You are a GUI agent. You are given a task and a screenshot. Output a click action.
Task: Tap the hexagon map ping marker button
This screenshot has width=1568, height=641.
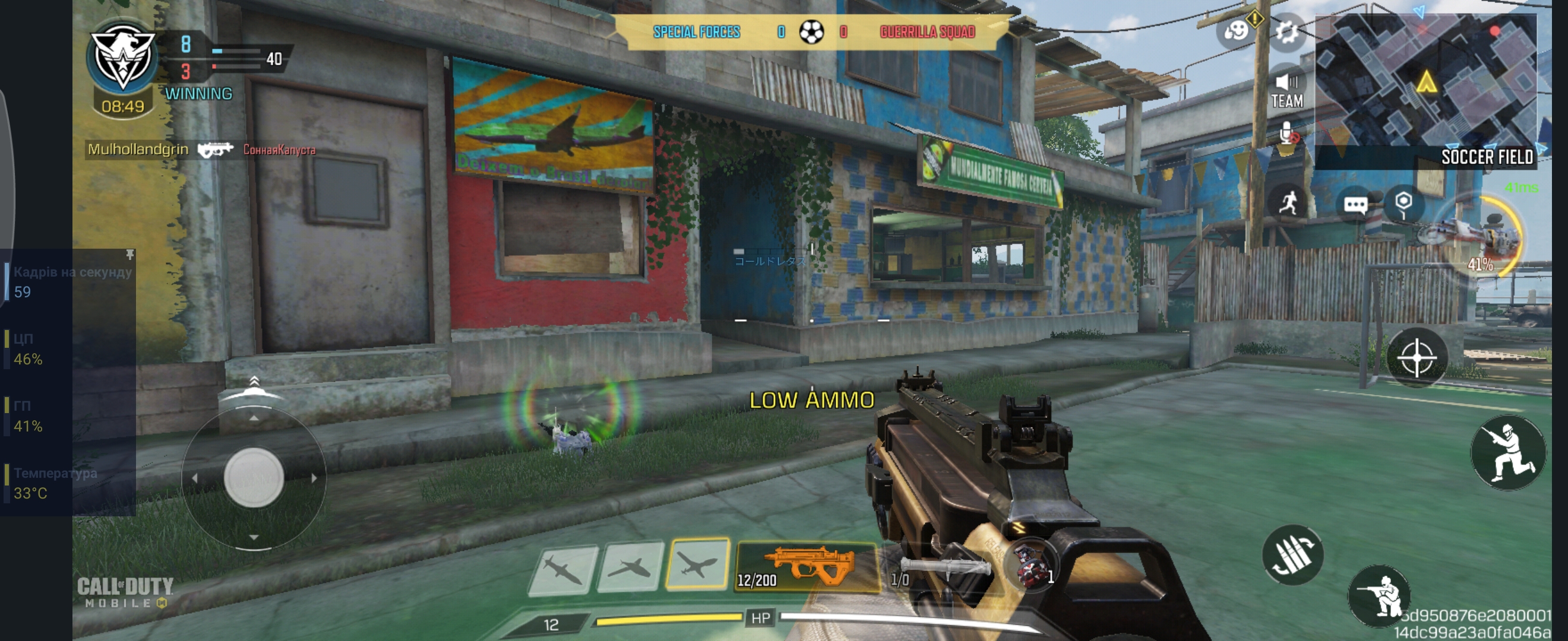pos(1403,204)
